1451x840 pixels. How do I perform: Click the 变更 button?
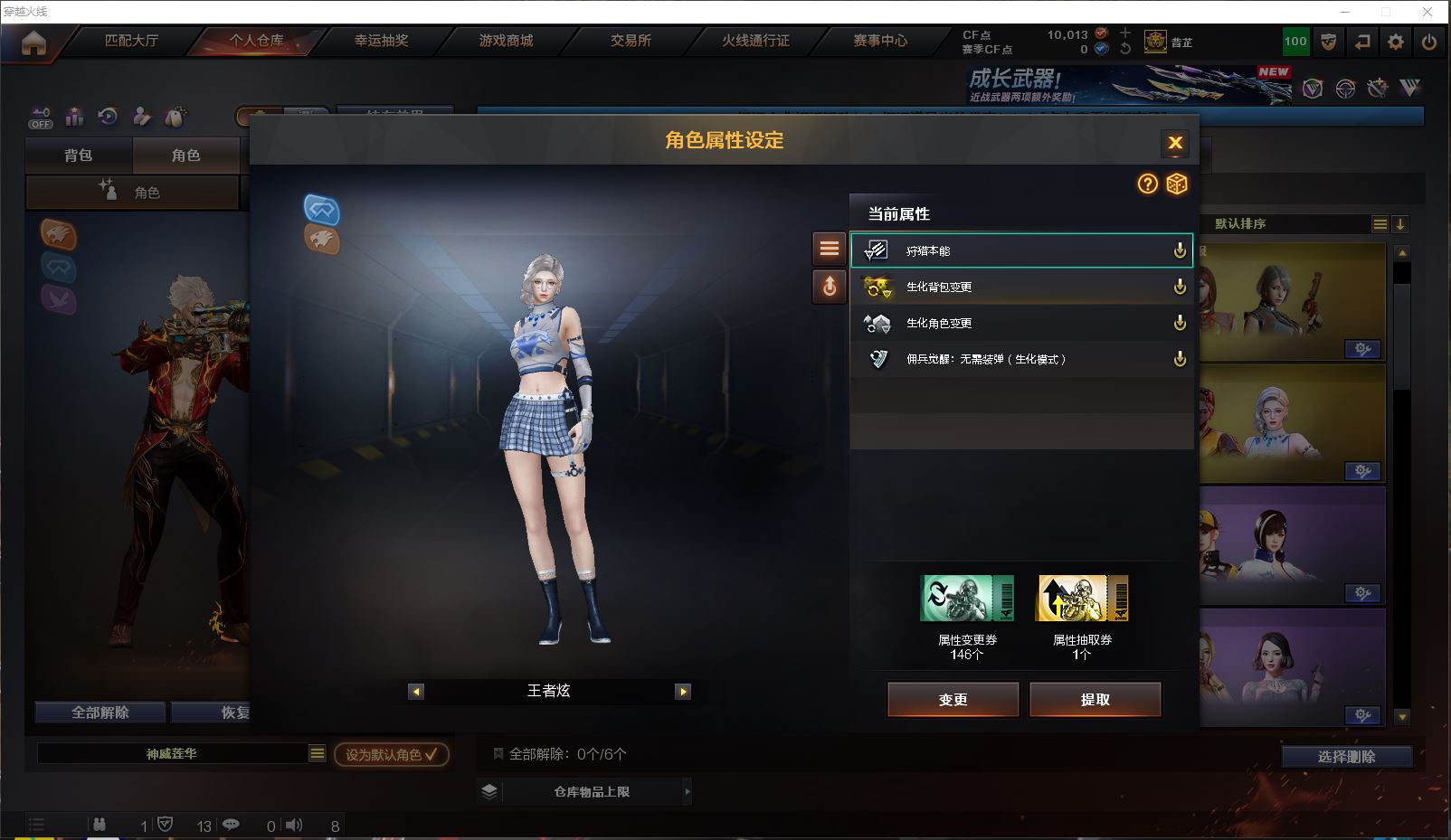[953, 699]
